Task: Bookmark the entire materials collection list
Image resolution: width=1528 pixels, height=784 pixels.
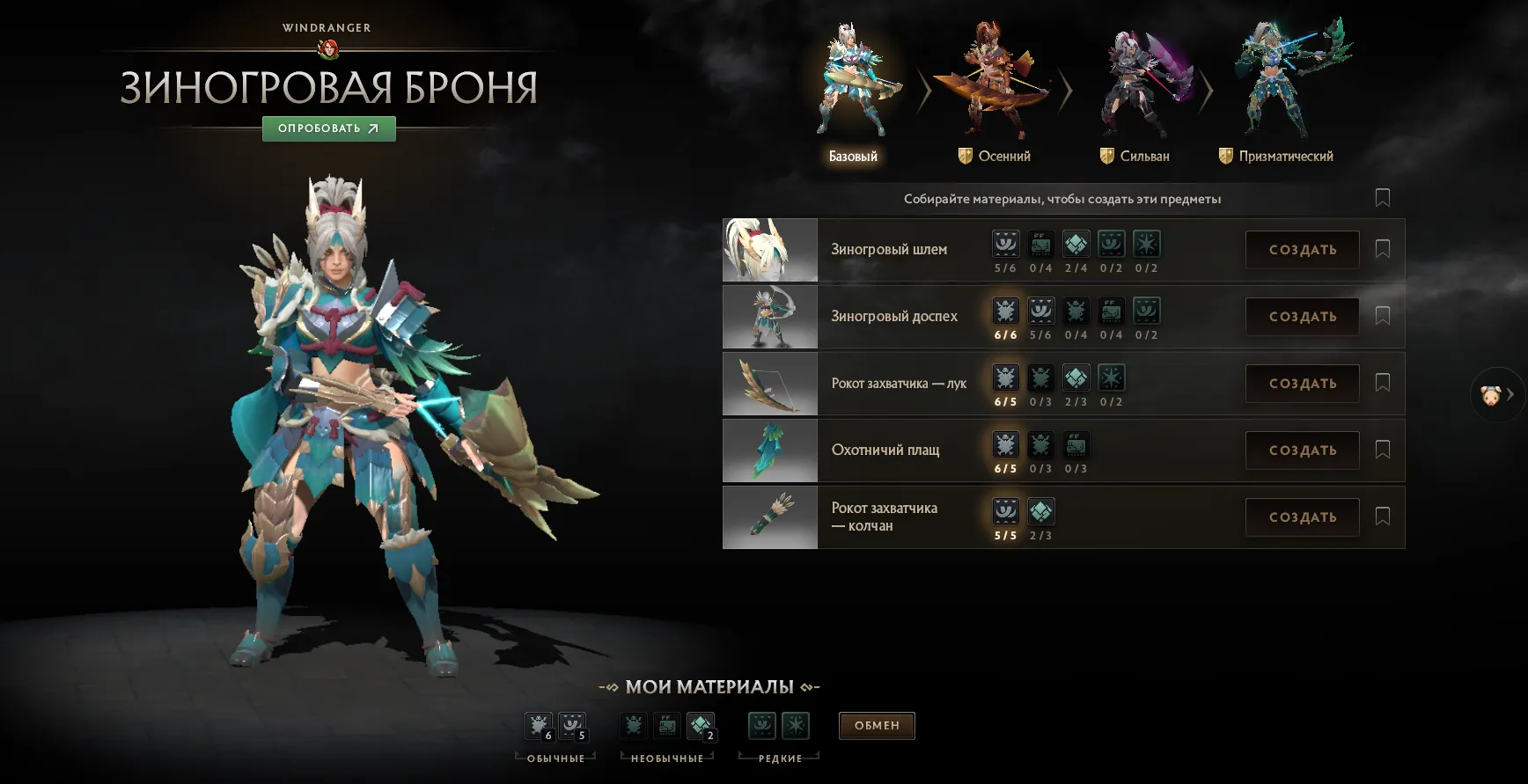Action: click(1382, 198)
